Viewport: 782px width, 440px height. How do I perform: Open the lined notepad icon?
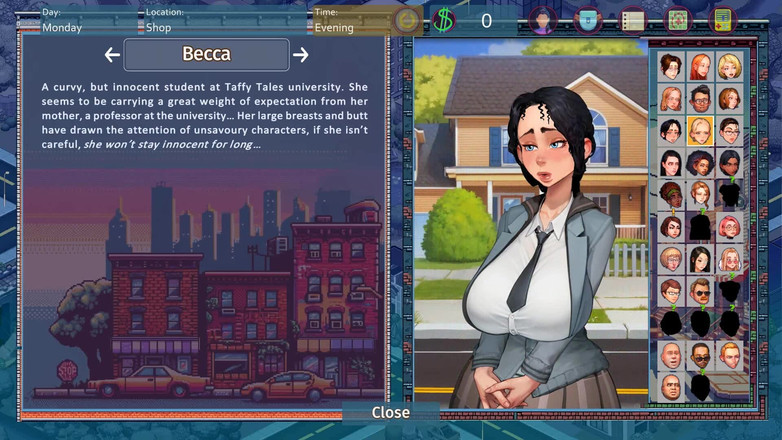pyautogui.click(x=632, y=20)
